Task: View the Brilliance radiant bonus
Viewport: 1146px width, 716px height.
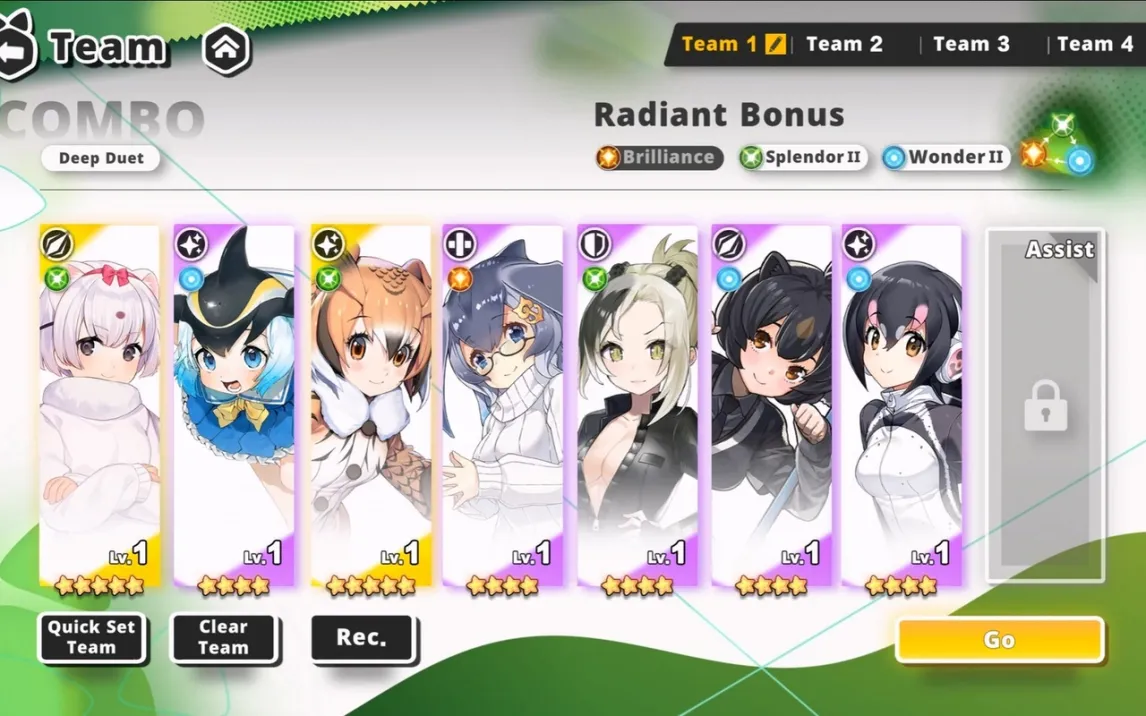Action: point(659,157)
